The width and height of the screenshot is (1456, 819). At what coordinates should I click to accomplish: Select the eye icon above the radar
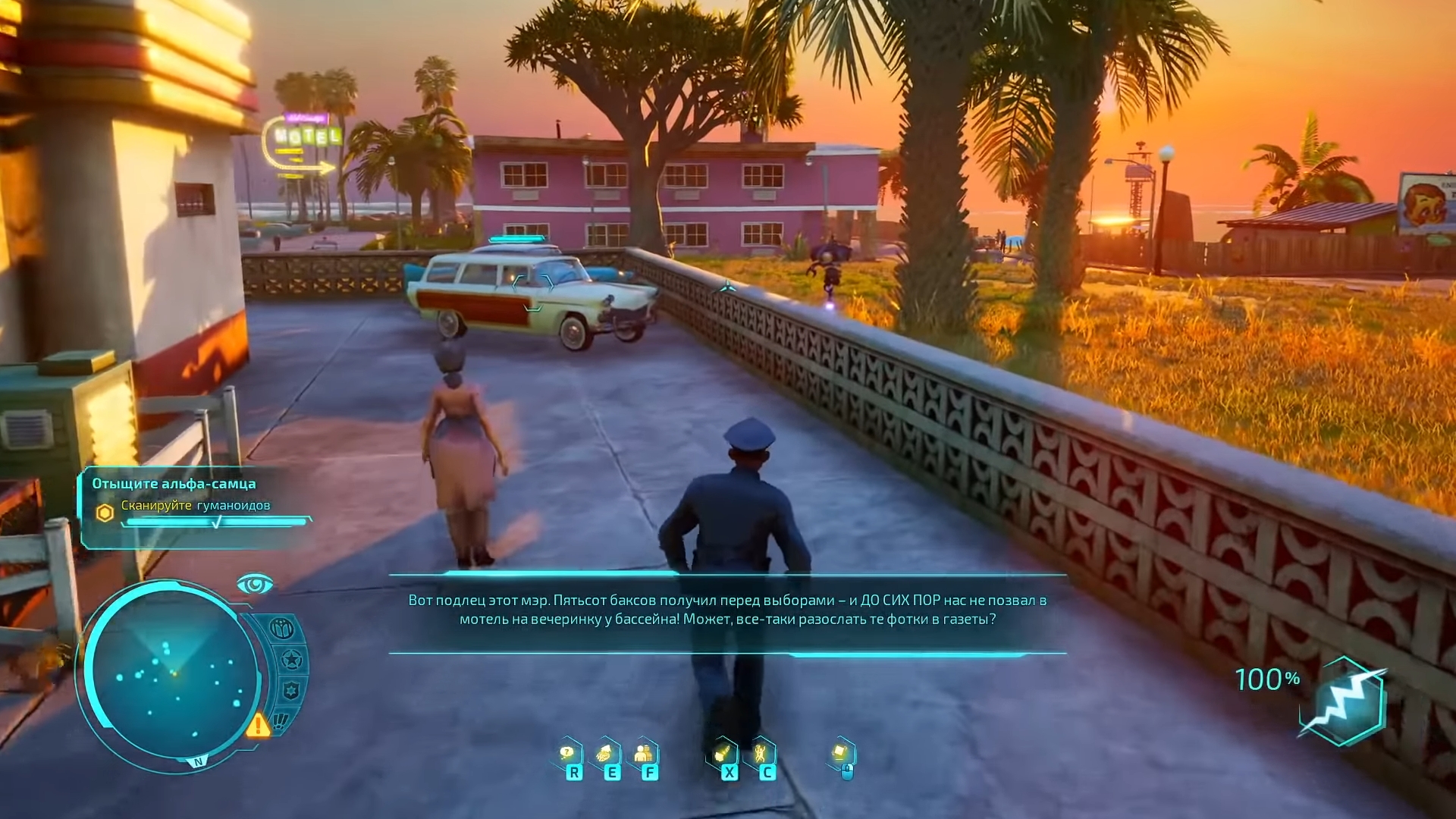pyautogui.click(x=254, y=584)
